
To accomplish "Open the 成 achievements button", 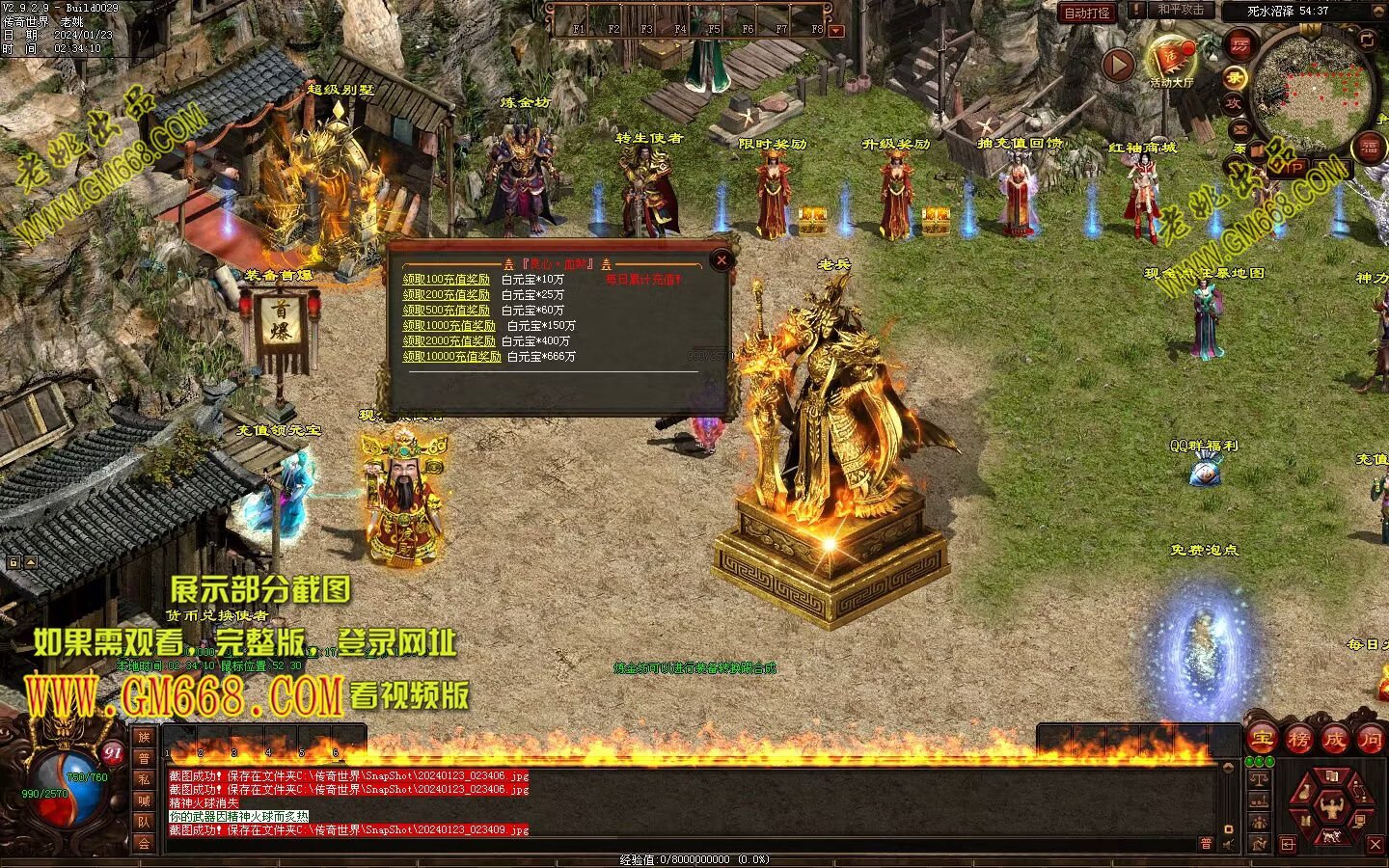I will pyautogui.click(x=1334, y=740).
